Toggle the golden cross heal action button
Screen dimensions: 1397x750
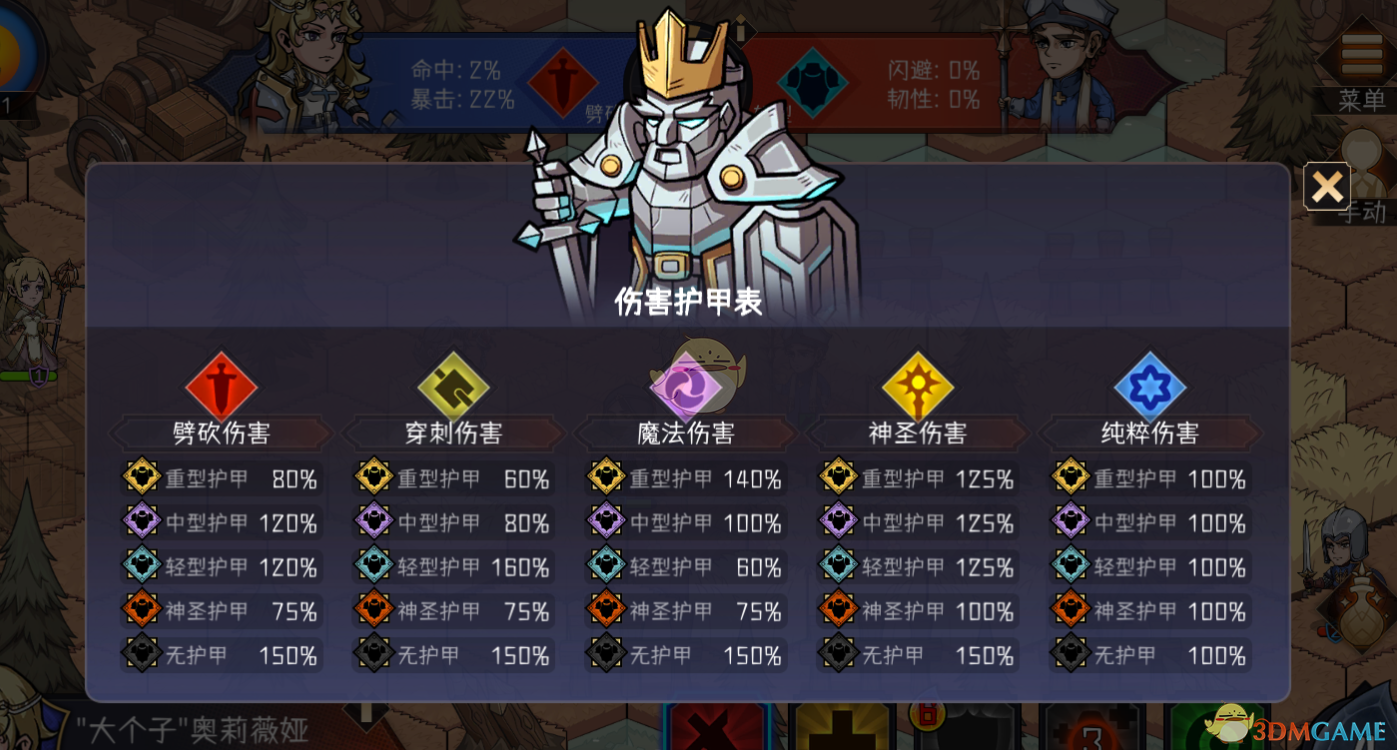841,730
